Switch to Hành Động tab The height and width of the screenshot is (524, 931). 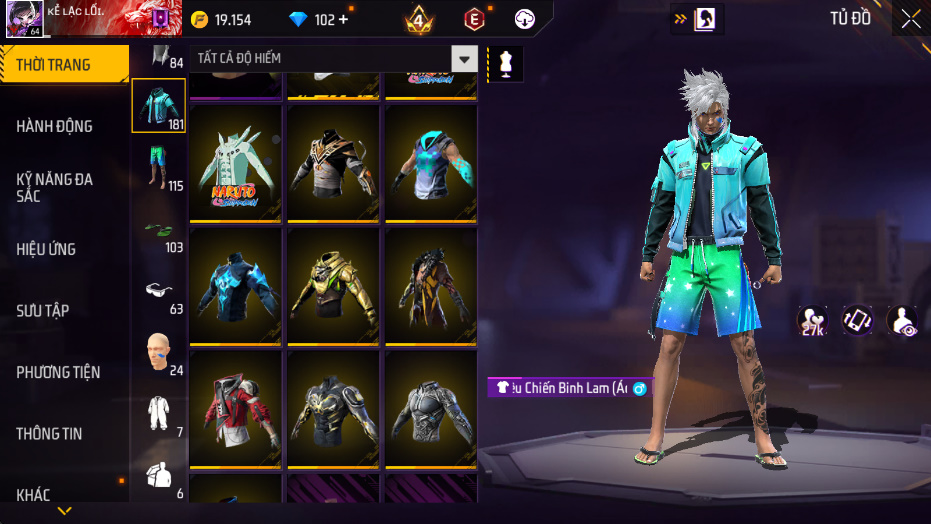pyautogui.click(x=55, y=126)
